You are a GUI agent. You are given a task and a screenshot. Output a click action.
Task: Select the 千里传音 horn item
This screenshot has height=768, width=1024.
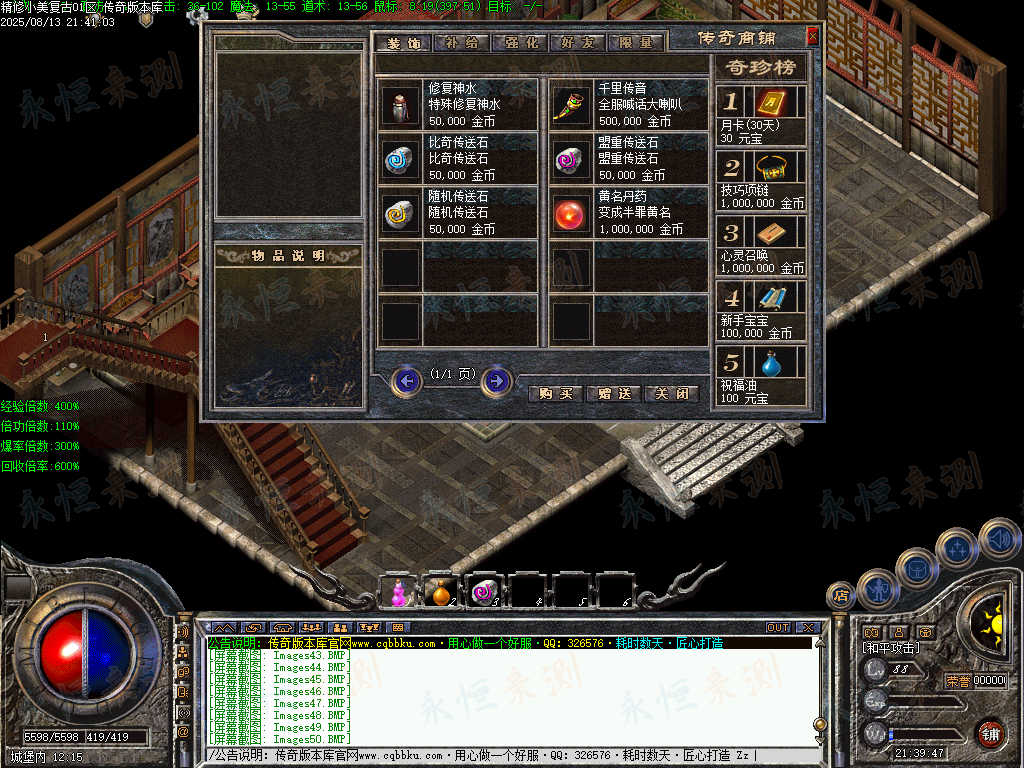[571, 105]
